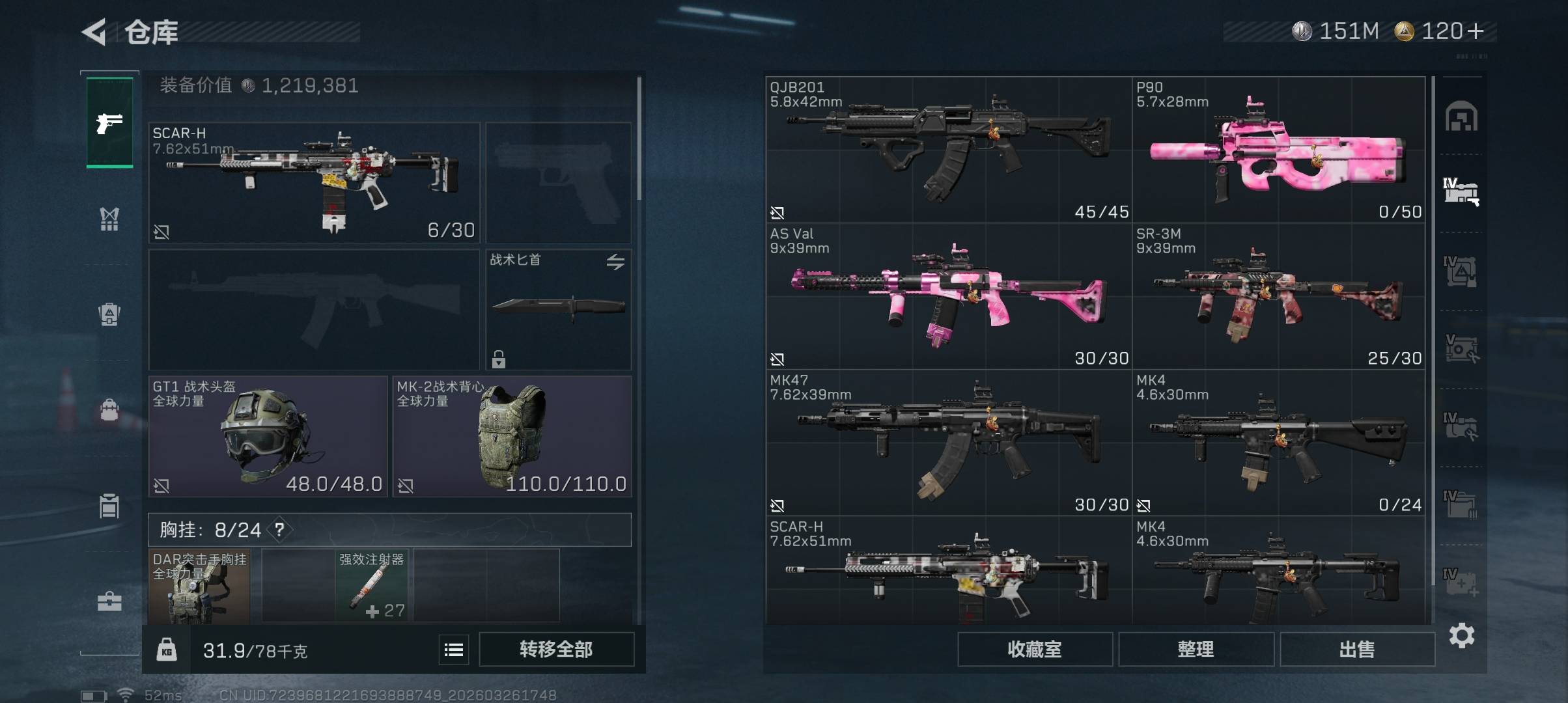Pick the pink P90 in the stash
Screen dimensions: 1568x703
click(x=1278, y=150)
